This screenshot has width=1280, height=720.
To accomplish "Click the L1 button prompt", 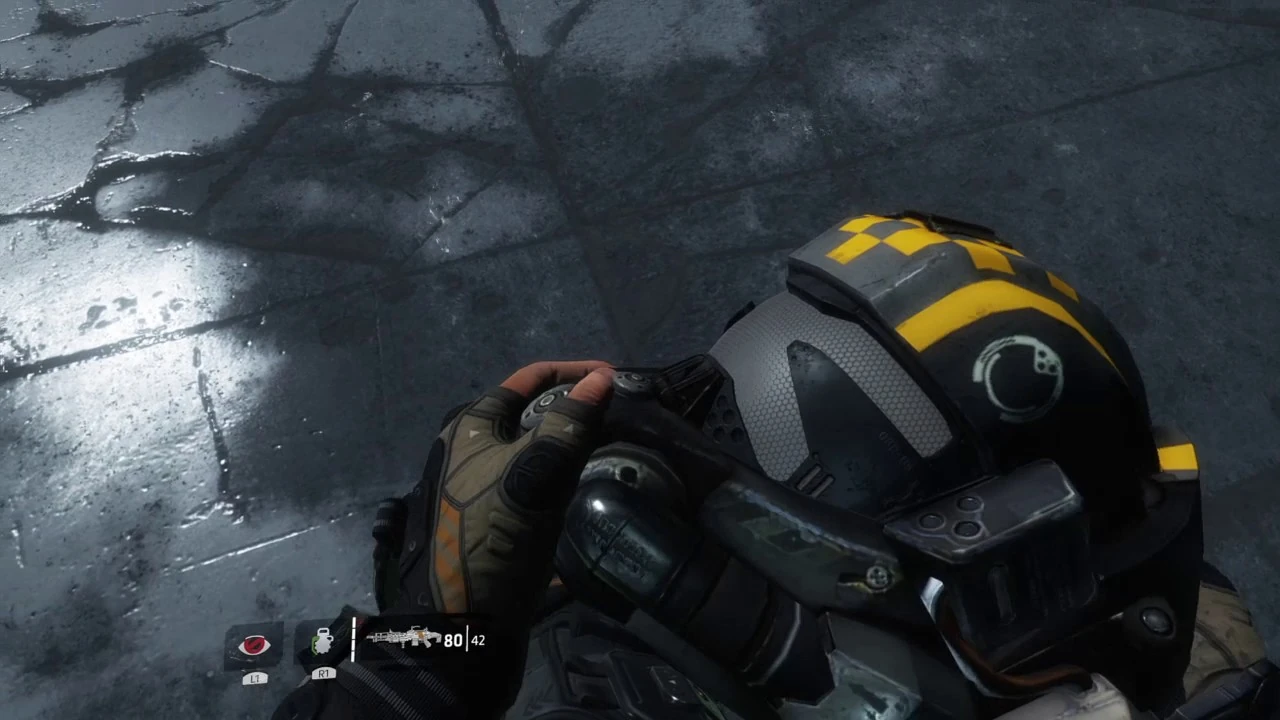I will (255, 677).
